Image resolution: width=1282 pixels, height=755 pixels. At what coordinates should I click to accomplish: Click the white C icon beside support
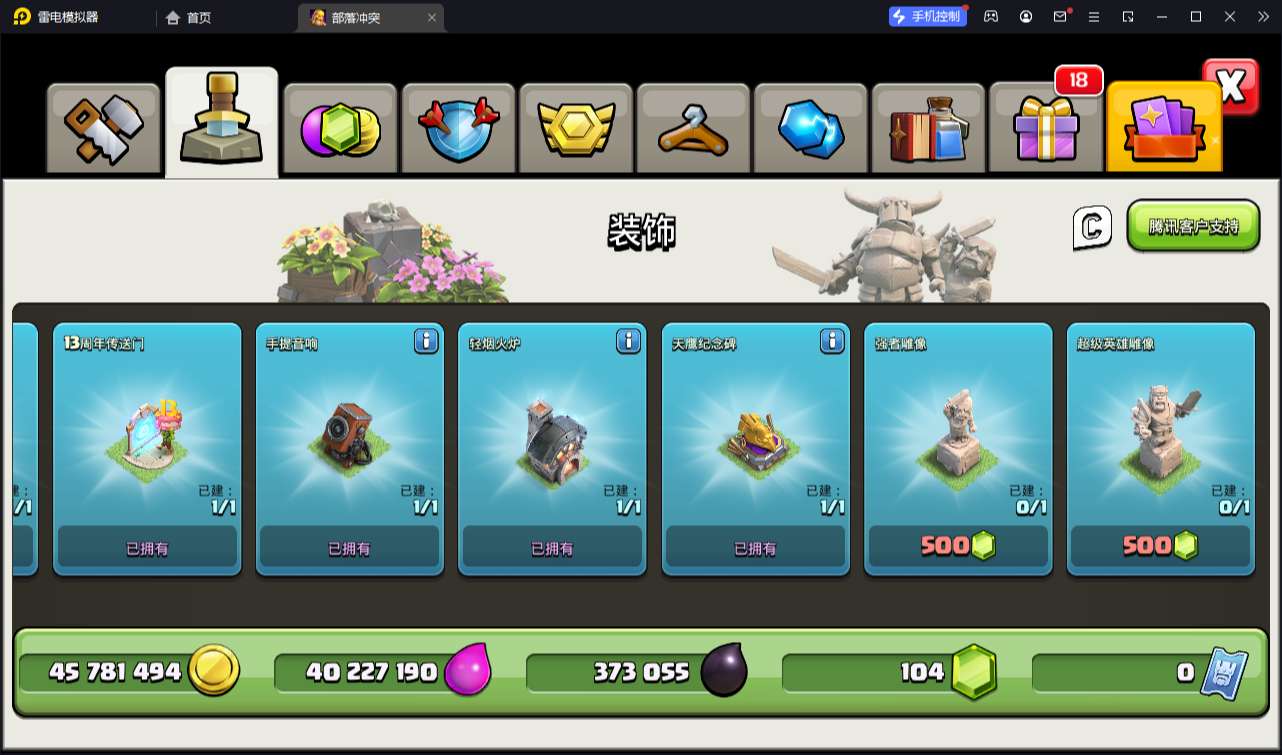(1092, 227)
